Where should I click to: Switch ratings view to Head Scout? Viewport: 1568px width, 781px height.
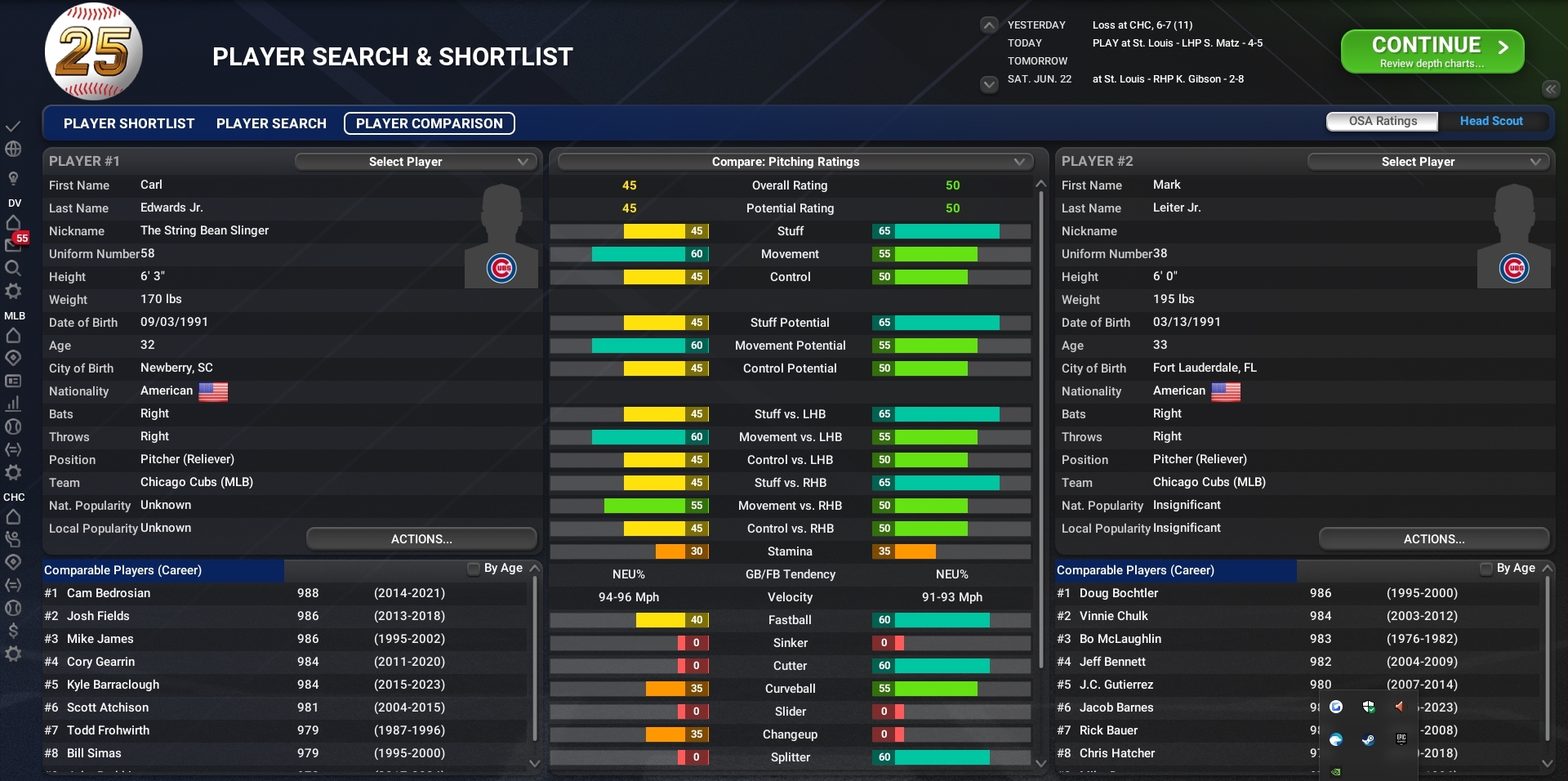coord(1491,121)
